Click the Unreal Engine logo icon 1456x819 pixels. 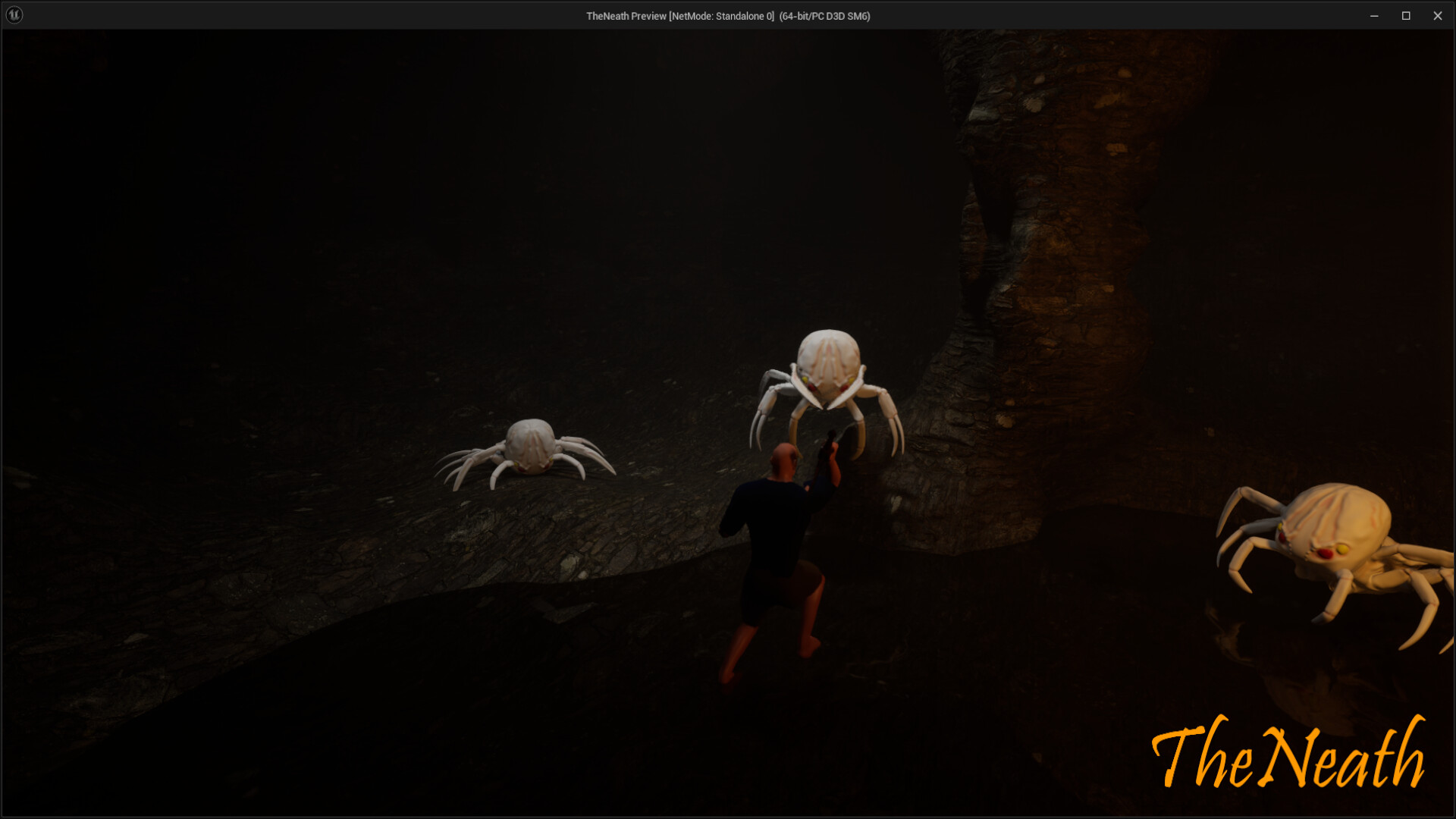[x=14, y=14]
